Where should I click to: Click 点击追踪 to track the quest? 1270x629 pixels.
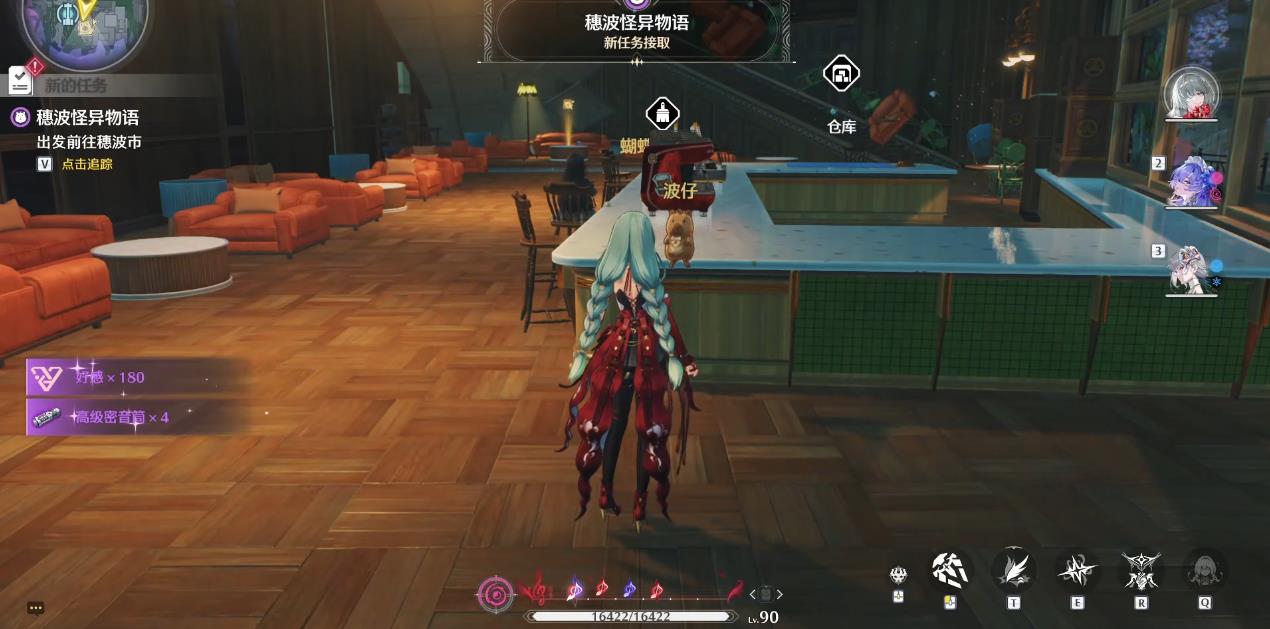point(87,164)
